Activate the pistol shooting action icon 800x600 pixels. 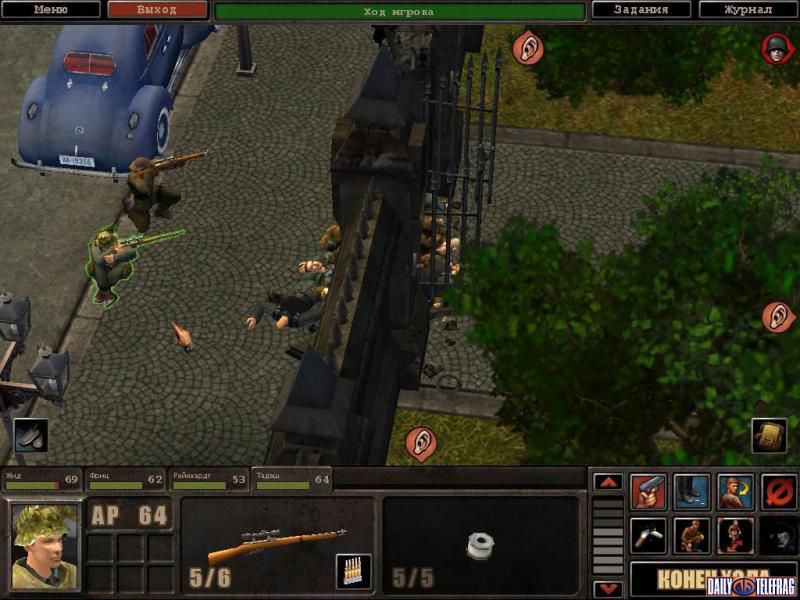649,492
